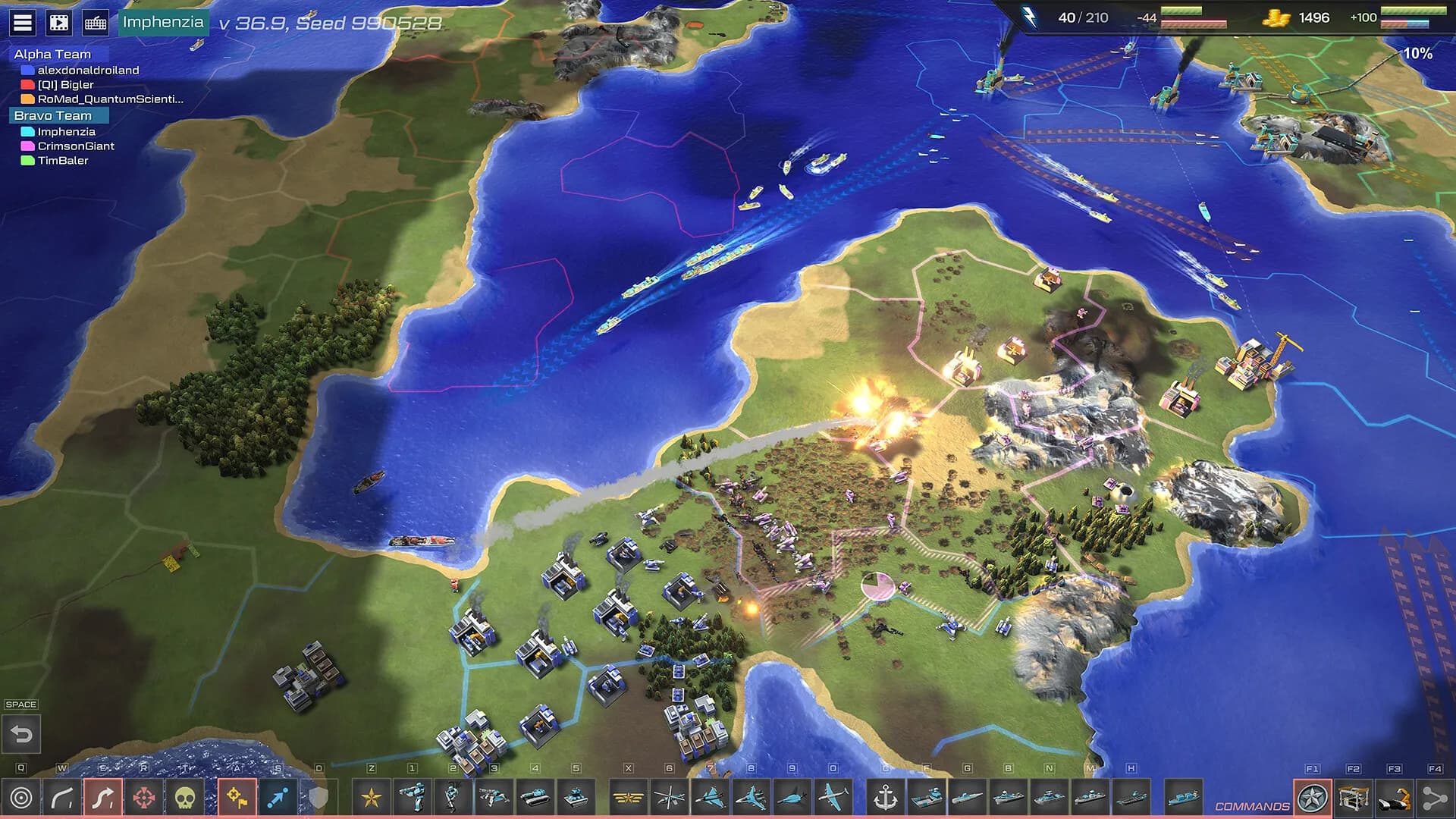Select the fighter jet unit icon
The height and width of the screenshot is (819, 1456).
click(709, 799)
